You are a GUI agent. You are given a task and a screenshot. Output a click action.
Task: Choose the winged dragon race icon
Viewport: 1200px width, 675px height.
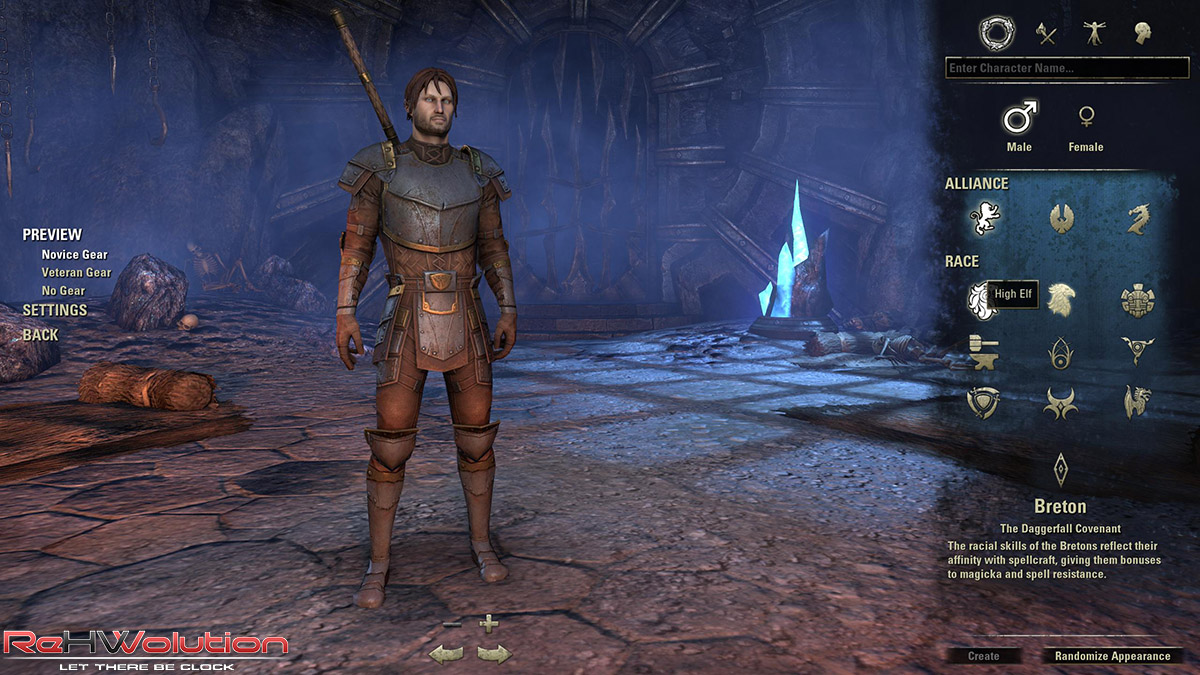(x=1138, y=402)
